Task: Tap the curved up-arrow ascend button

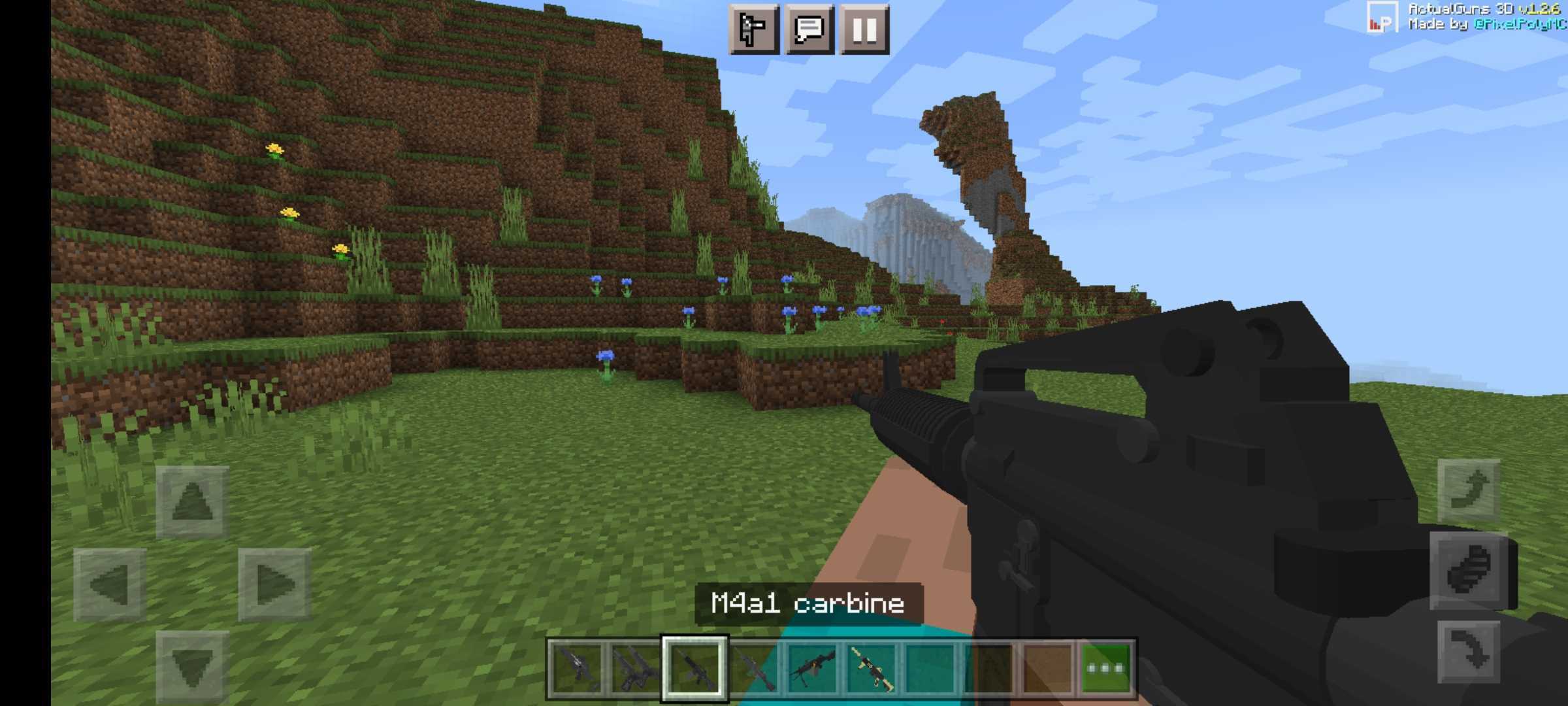Action: click(x=1469, y=490)
